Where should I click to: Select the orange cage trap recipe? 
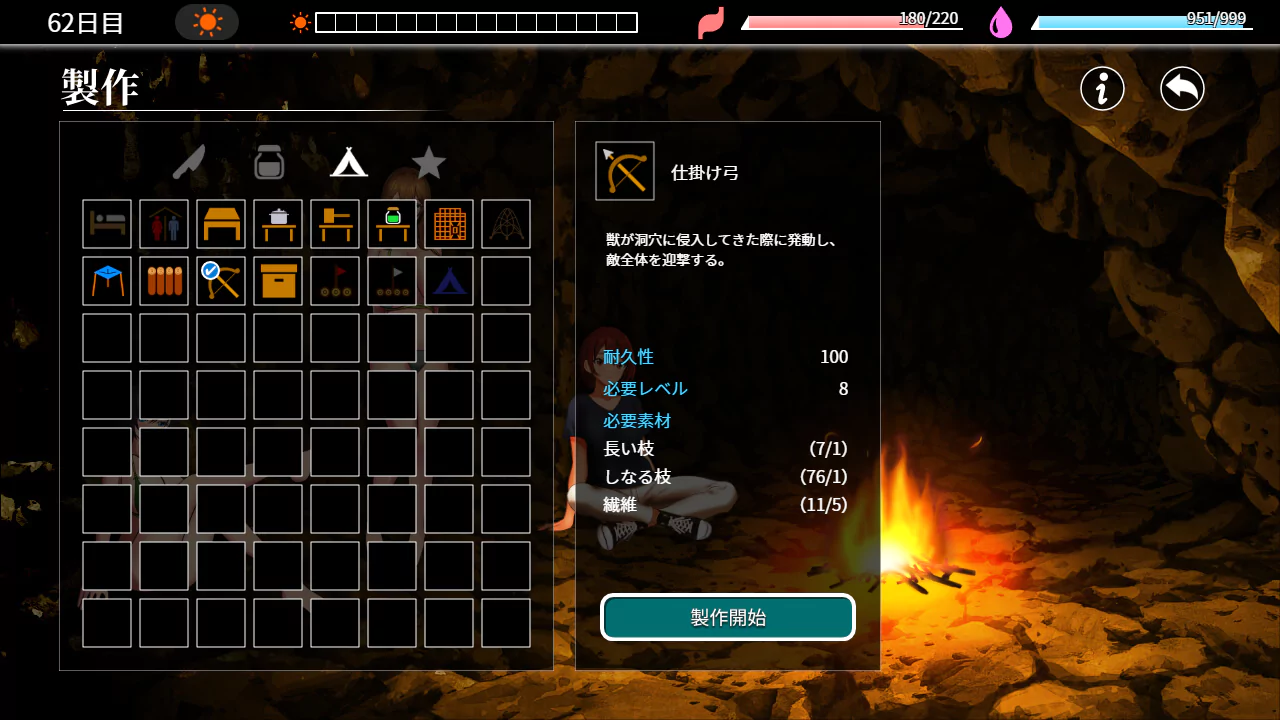(449, 224)
